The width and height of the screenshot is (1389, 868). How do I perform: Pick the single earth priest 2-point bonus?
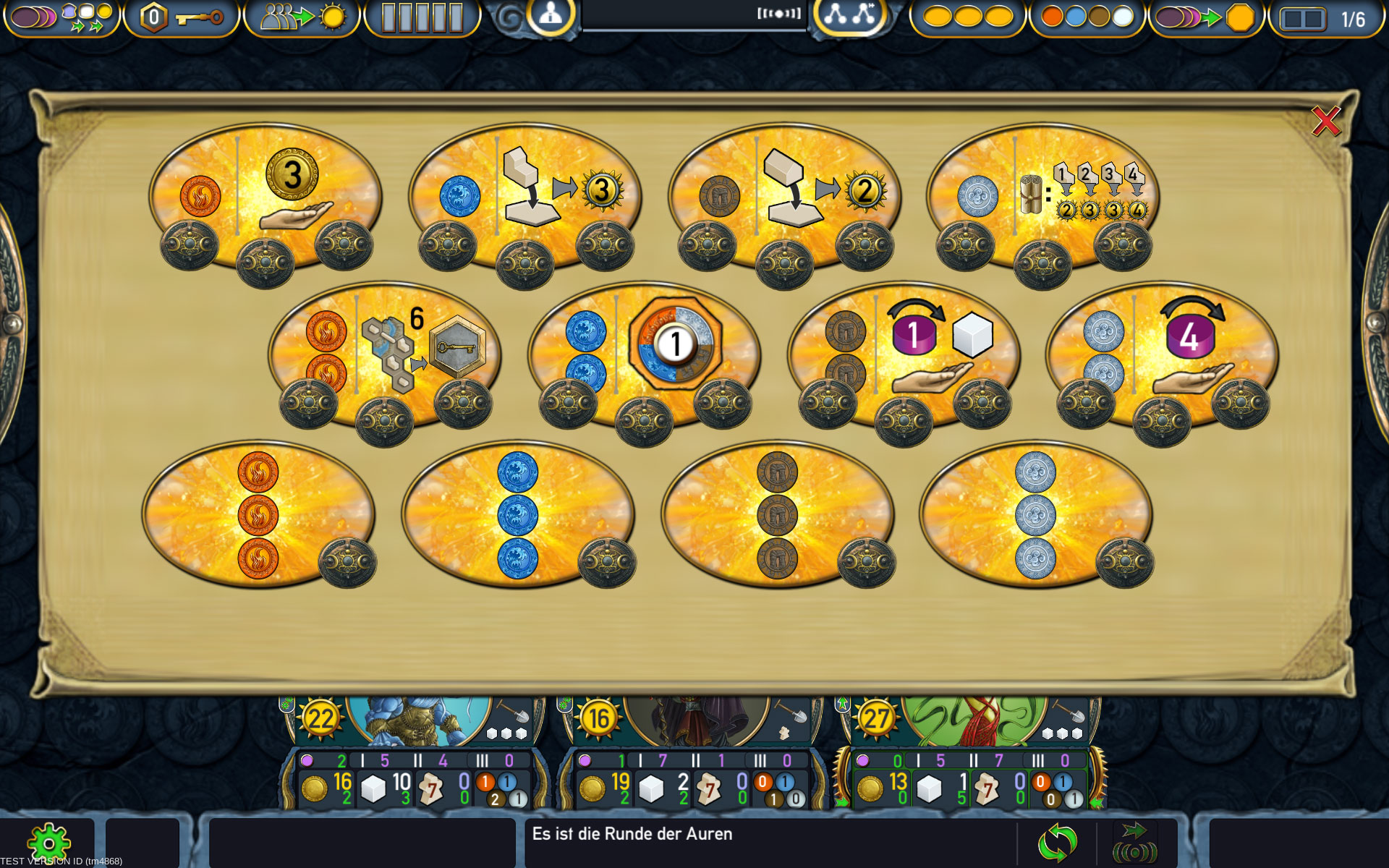(784, 196)
